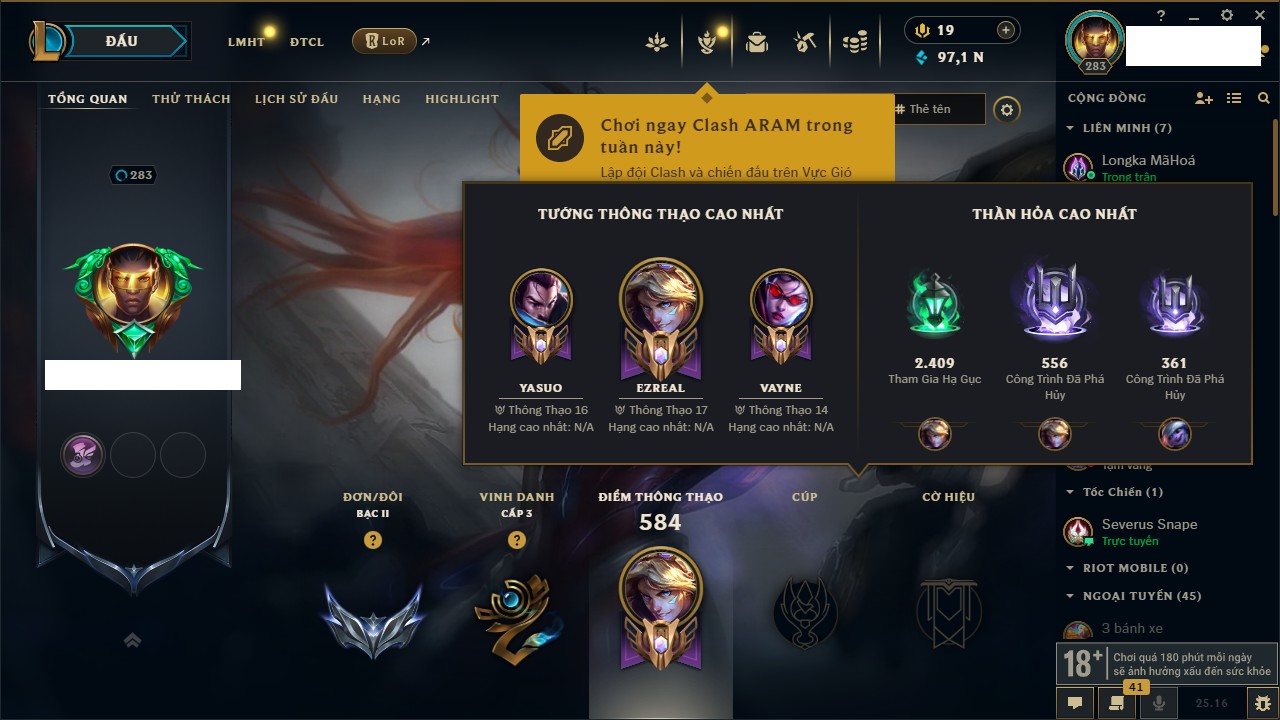This screenshot has height=720, width=1280.
Task: Click the ĐƠN/ĐÔI rank help icon
Action: point(373,540)
